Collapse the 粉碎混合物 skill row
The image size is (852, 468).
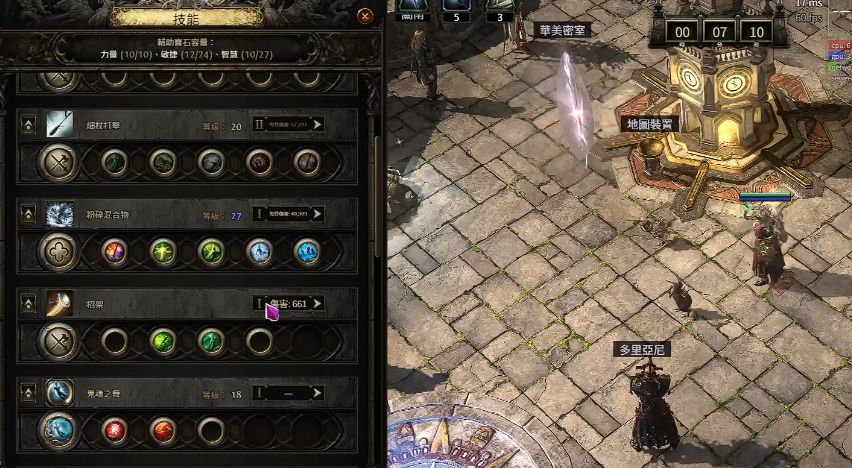28,214
